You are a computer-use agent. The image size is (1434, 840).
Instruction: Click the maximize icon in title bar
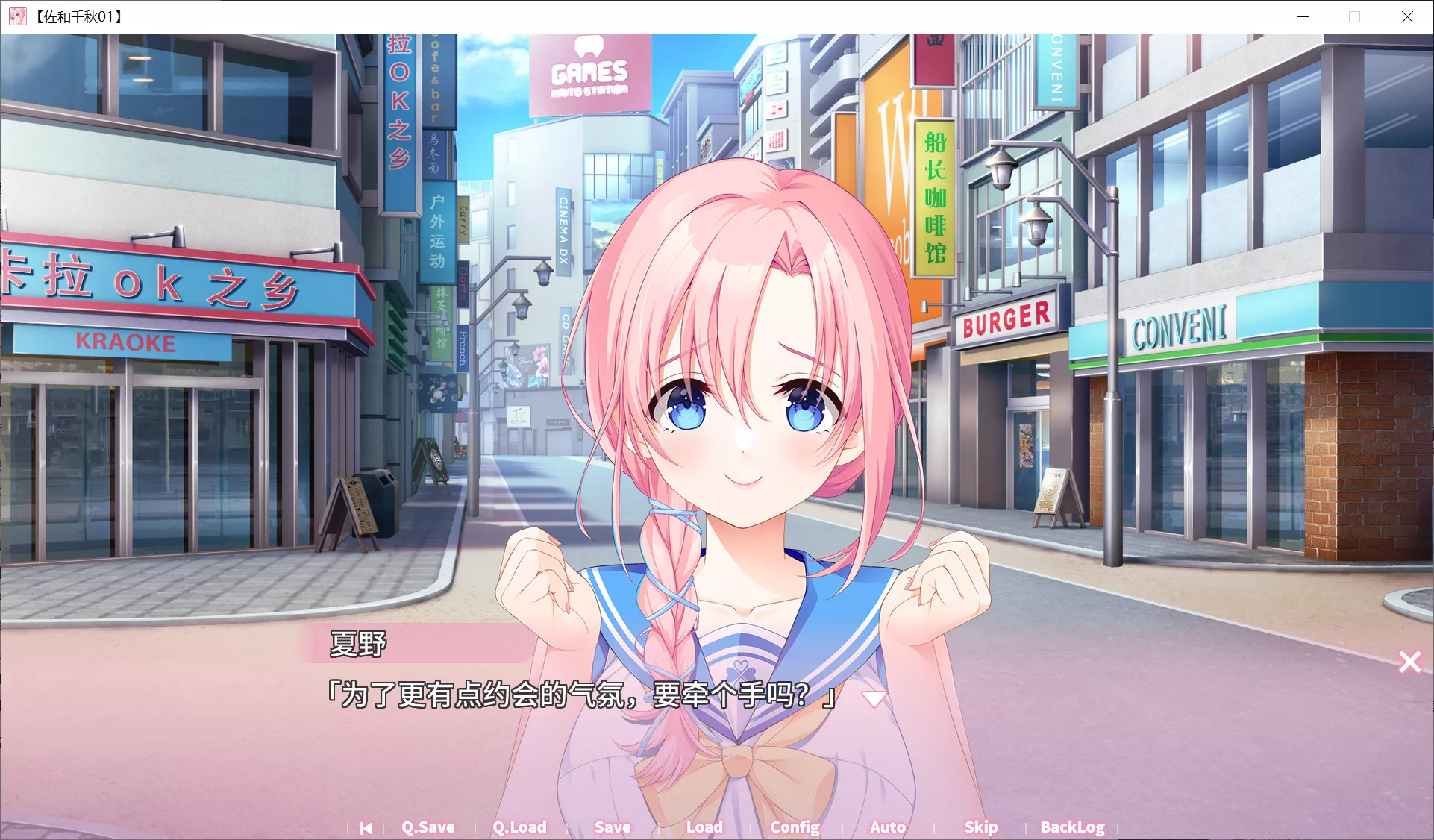pyautogui.click(x=1356, y=16)
